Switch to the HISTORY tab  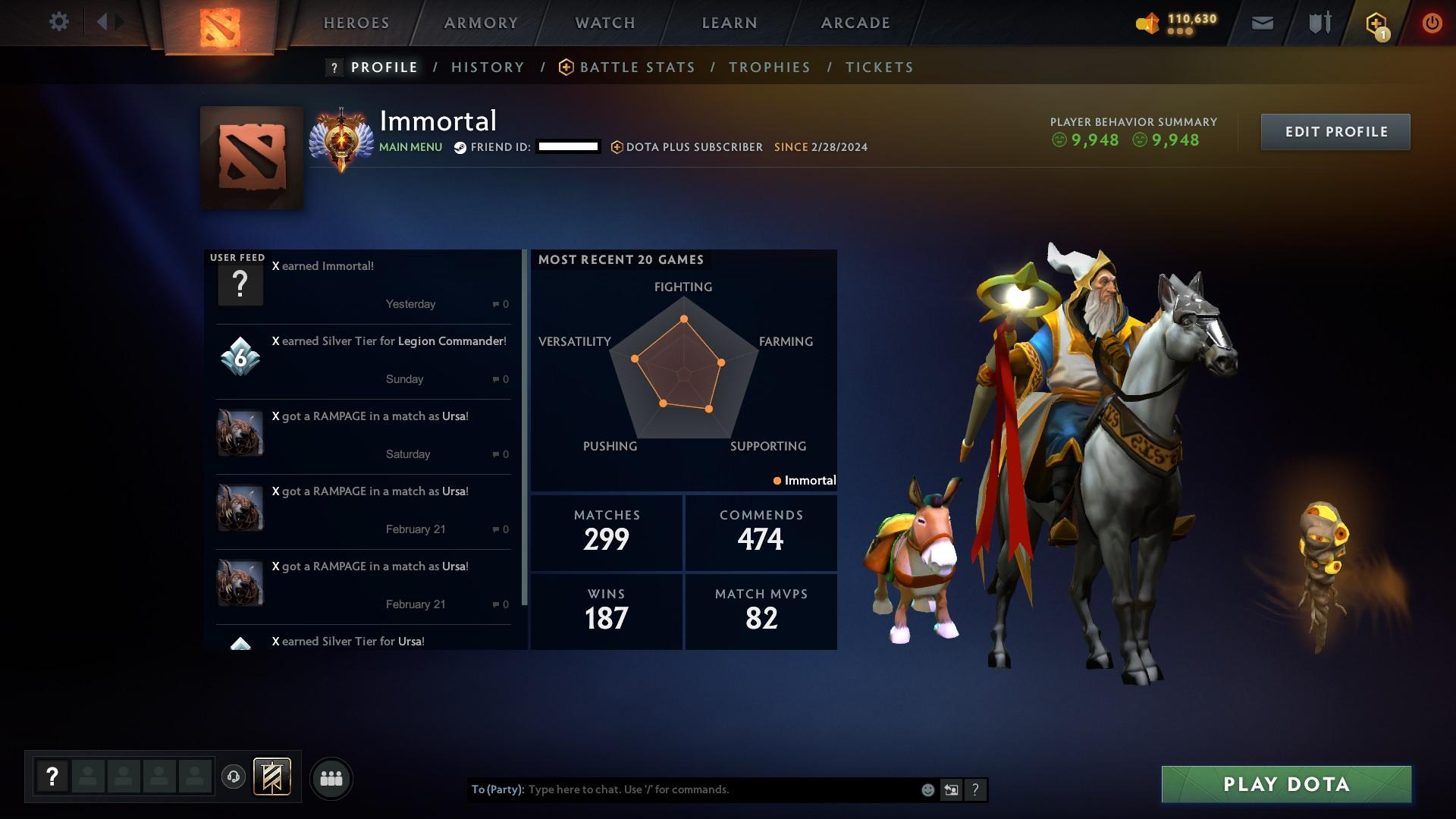488,67
